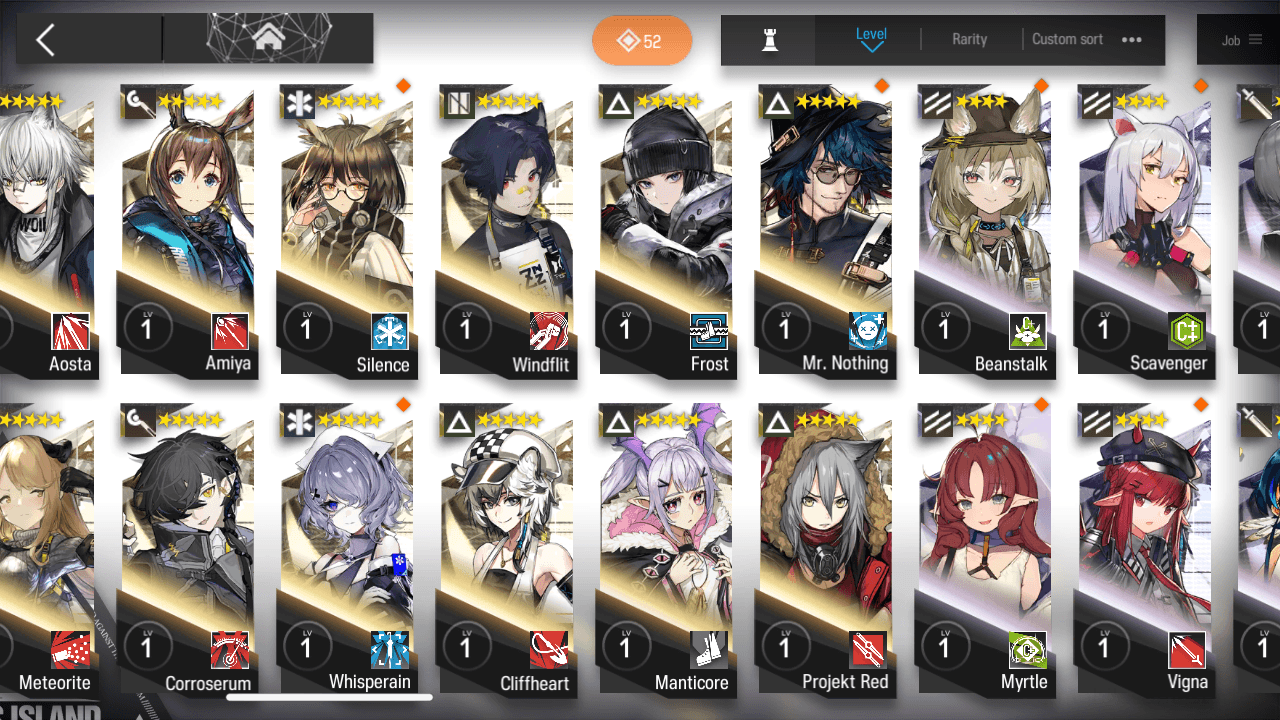The width and height of the screenshot is (1280, 720).
Task: Pick the Whisperain operator card
Action: tap(347, 550)
